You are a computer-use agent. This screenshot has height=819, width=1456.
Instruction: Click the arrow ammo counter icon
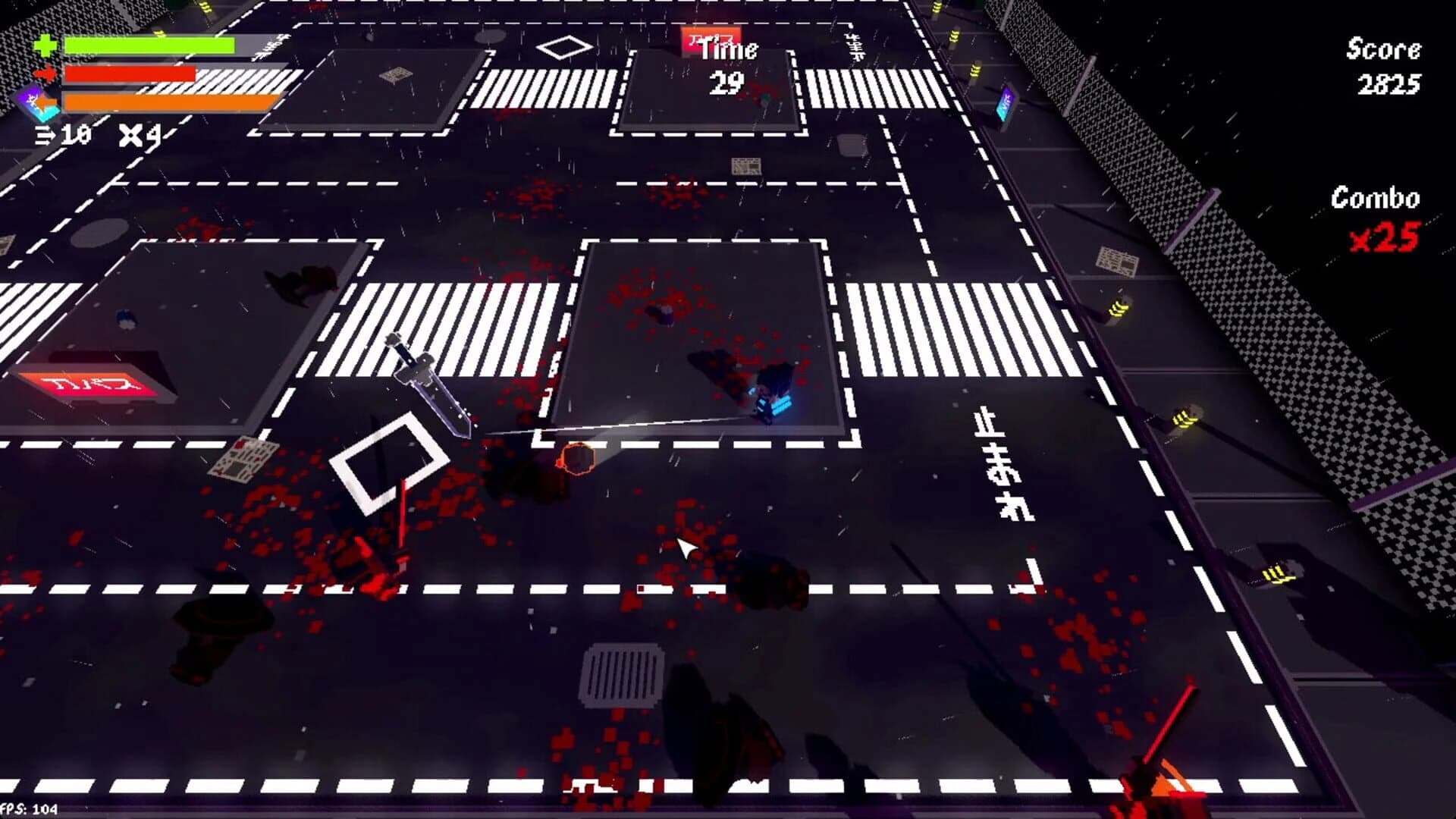(x=45, y=135)
